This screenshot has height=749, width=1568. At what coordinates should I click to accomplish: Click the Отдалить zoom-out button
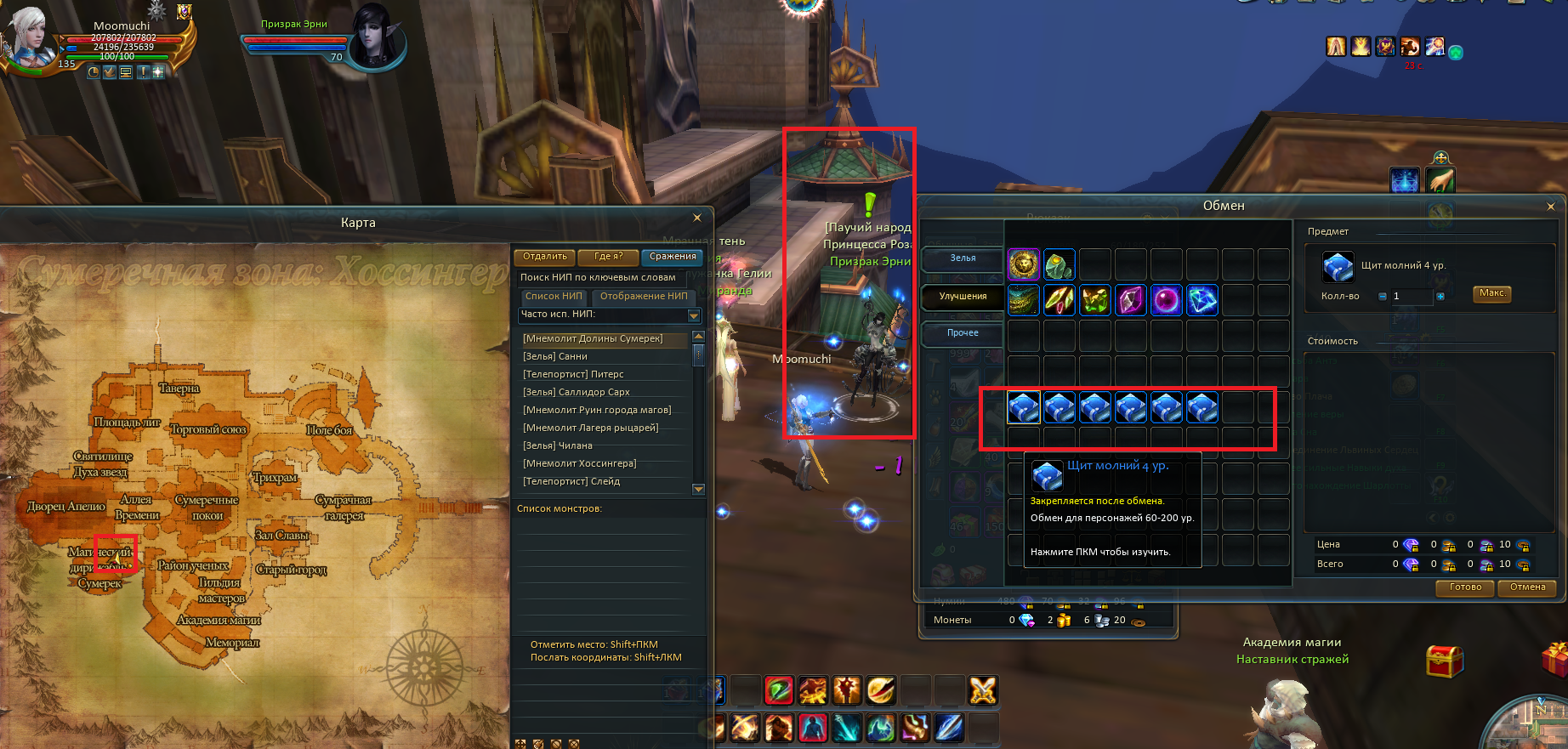pos(545,257)
